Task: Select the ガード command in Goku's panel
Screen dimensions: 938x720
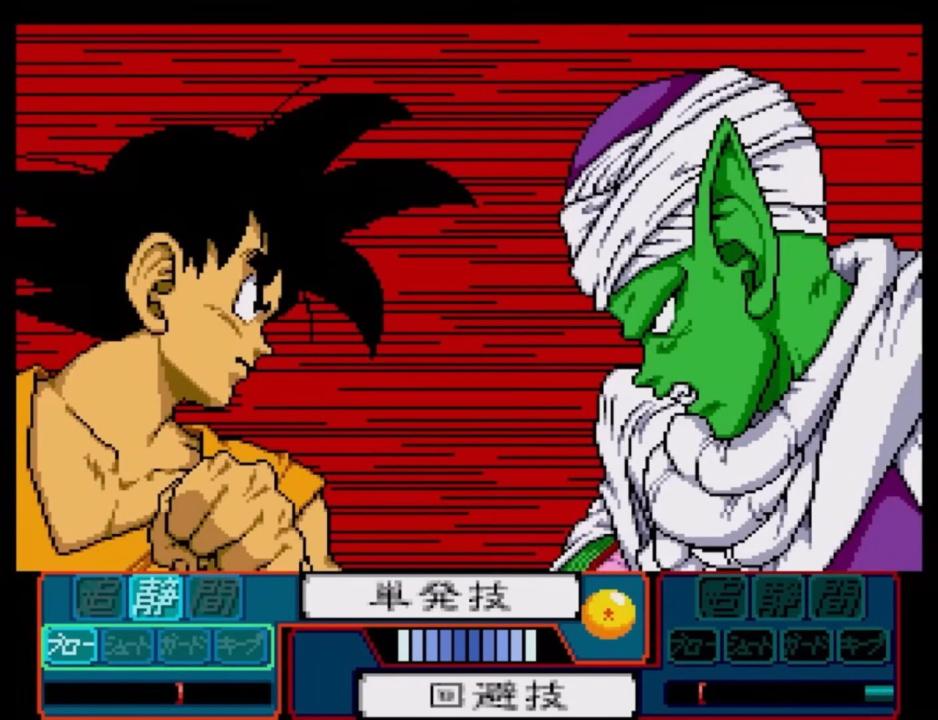Action: pos(184,646)
